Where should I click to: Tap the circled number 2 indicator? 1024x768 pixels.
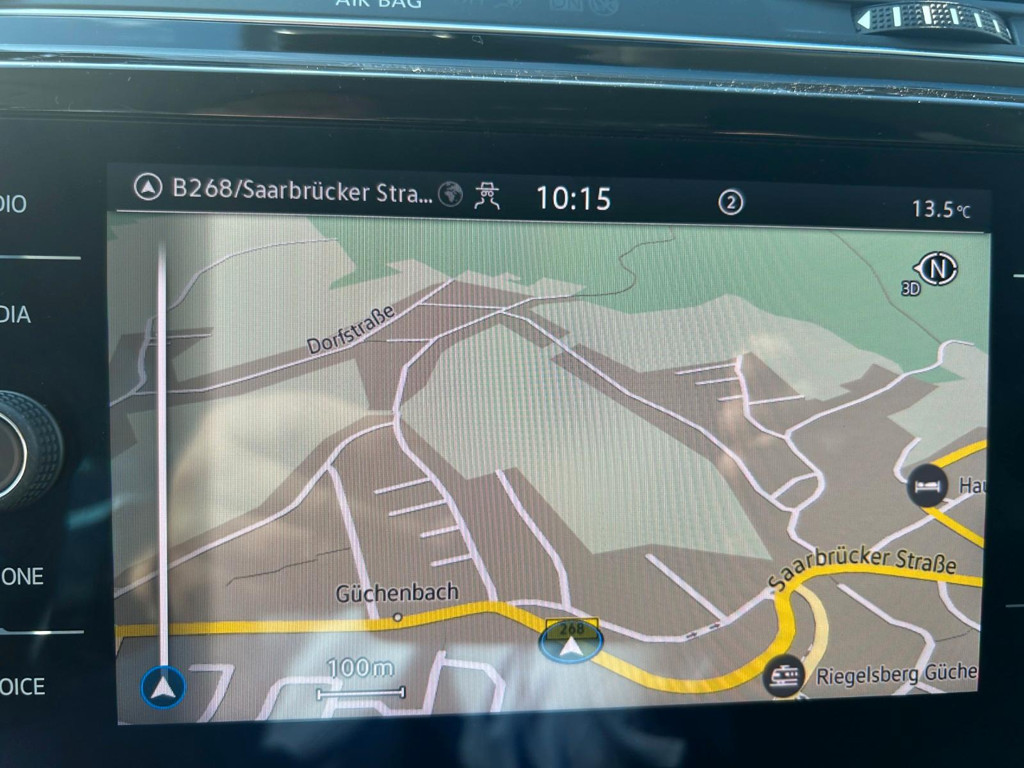731,202
